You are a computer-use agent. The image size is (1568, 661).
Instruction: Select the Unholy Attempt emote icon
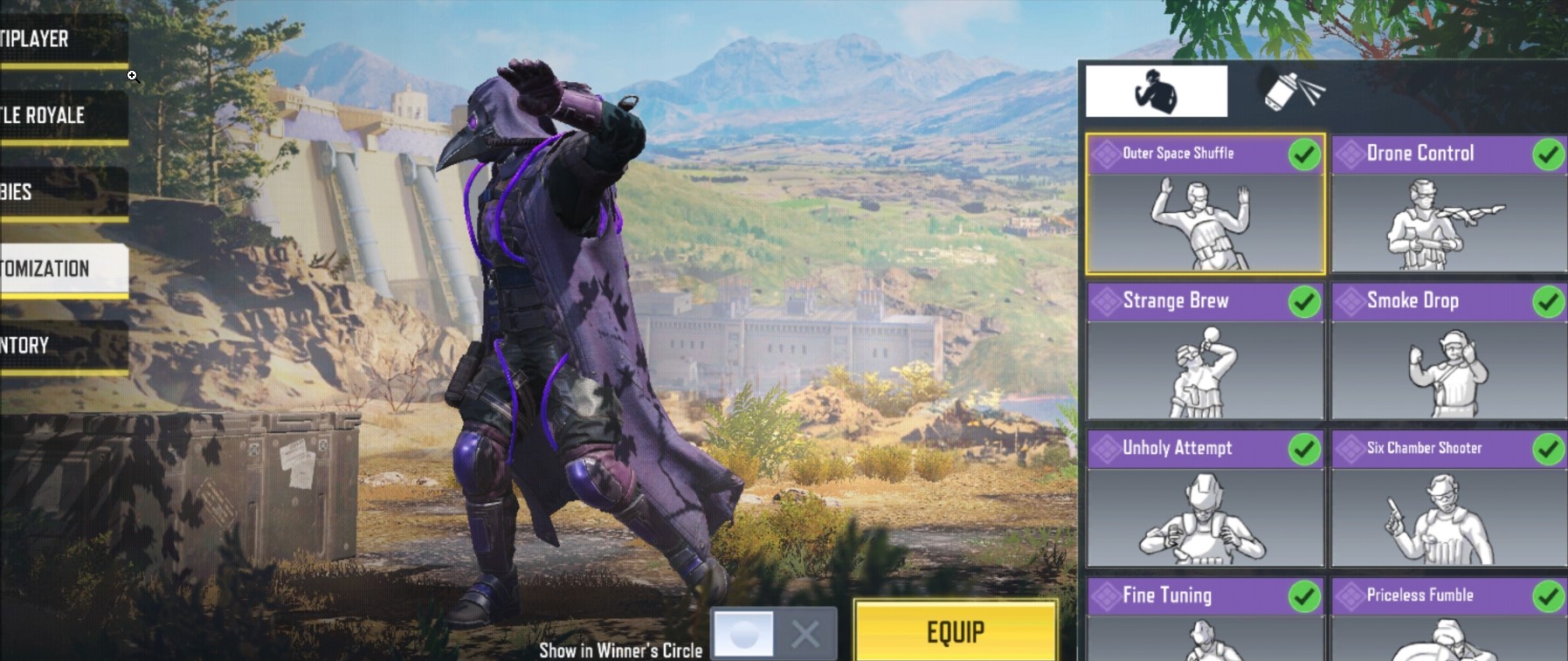click(x=1205, y=518)
